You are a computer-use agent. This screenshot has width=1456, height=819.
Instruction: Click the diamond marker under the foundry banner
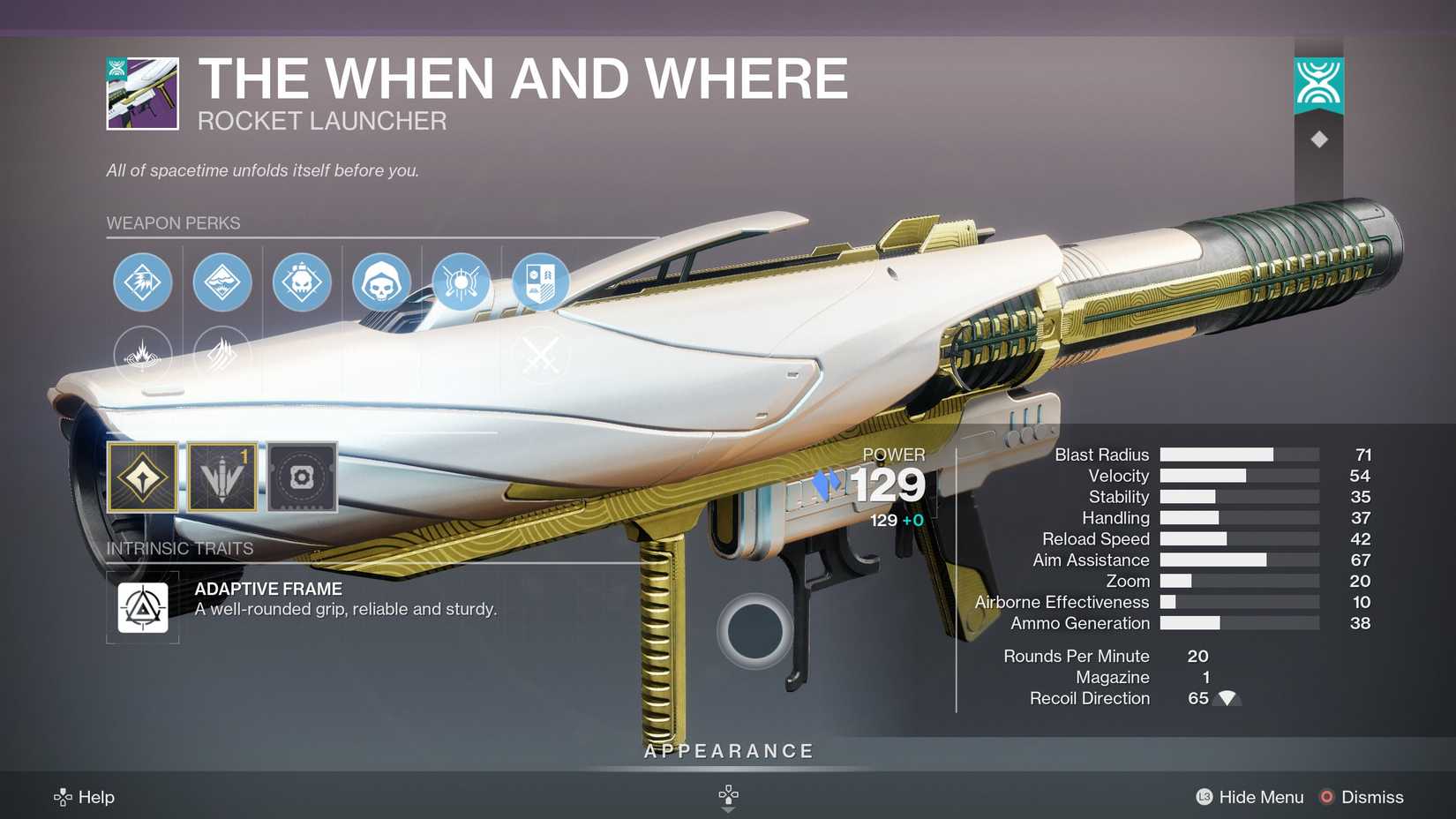tap(1318, 138)
